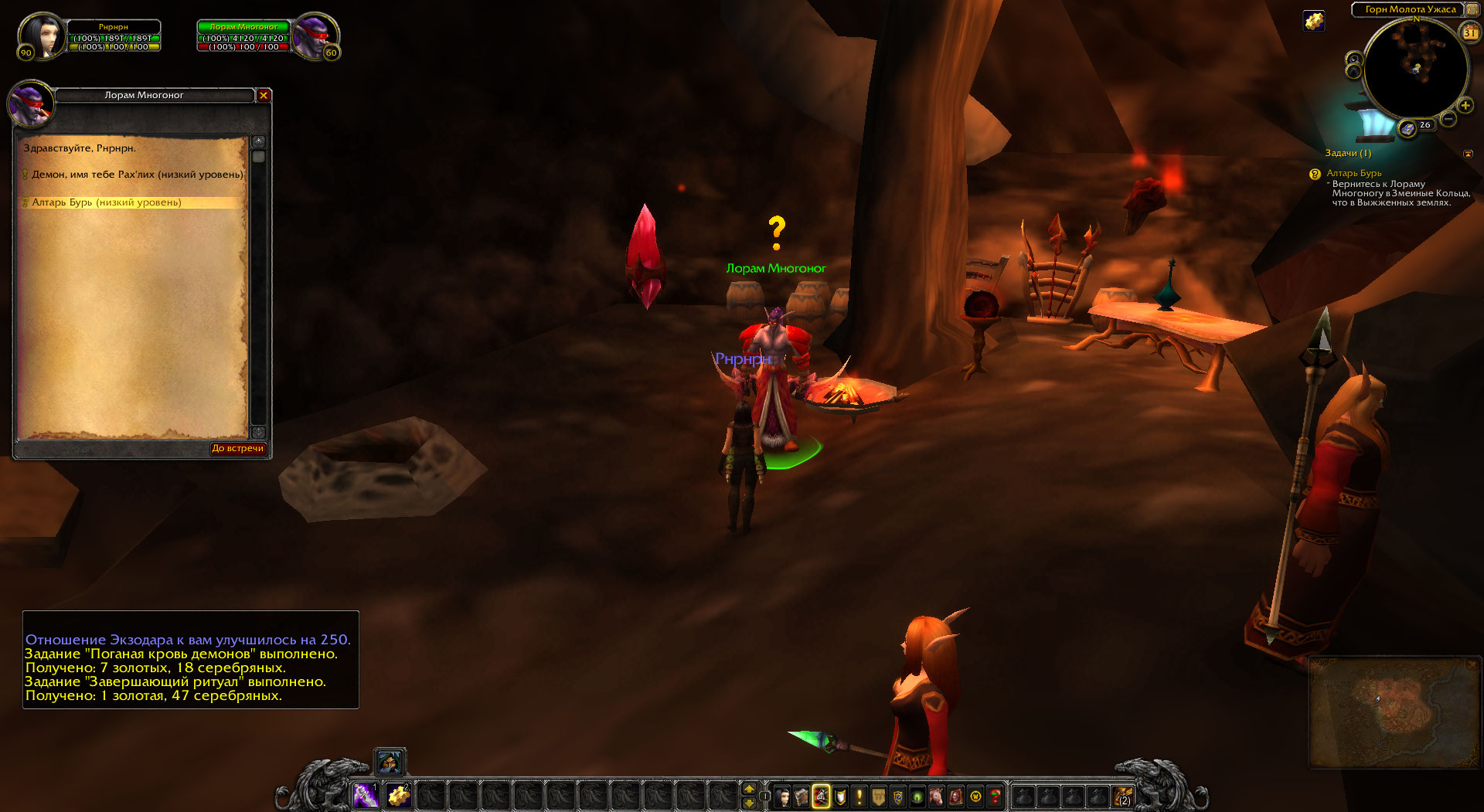1484x812 pixels.
Task: Activate the golden gear item in slot 2
Action: pyautogui.click(x=398, y=795)
